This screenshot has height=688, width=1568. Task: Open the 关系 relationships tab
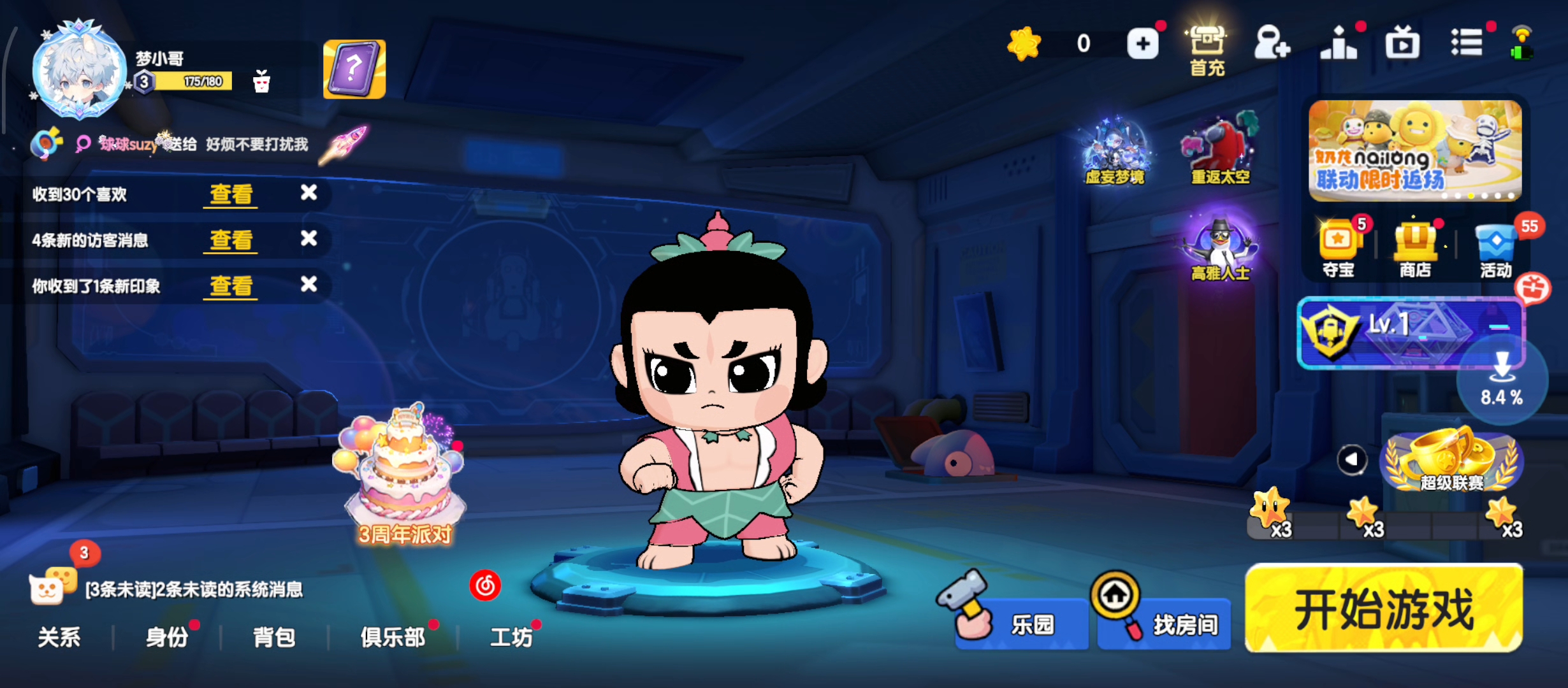[59, 637]
